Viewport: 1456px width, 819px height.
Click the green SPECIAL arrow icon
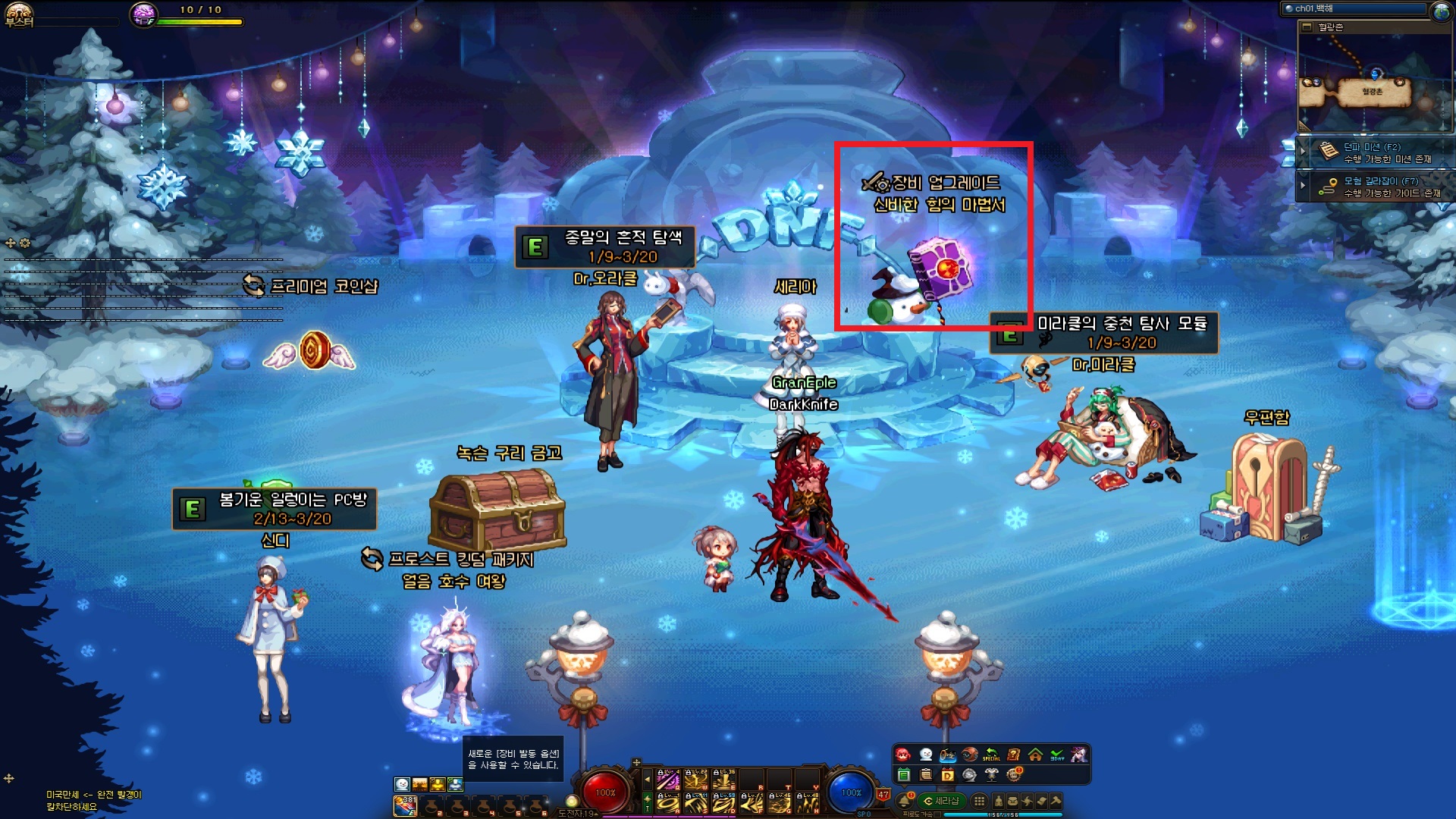[991, 755]
